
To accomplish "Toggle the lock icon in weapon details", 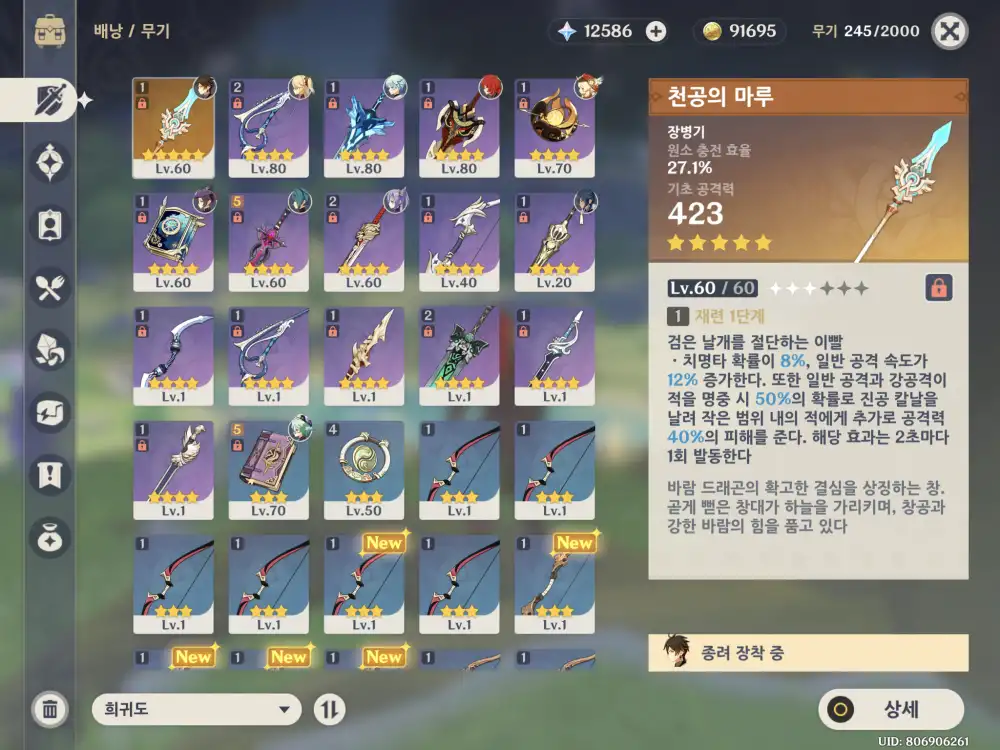I will (x=938, y=288).
